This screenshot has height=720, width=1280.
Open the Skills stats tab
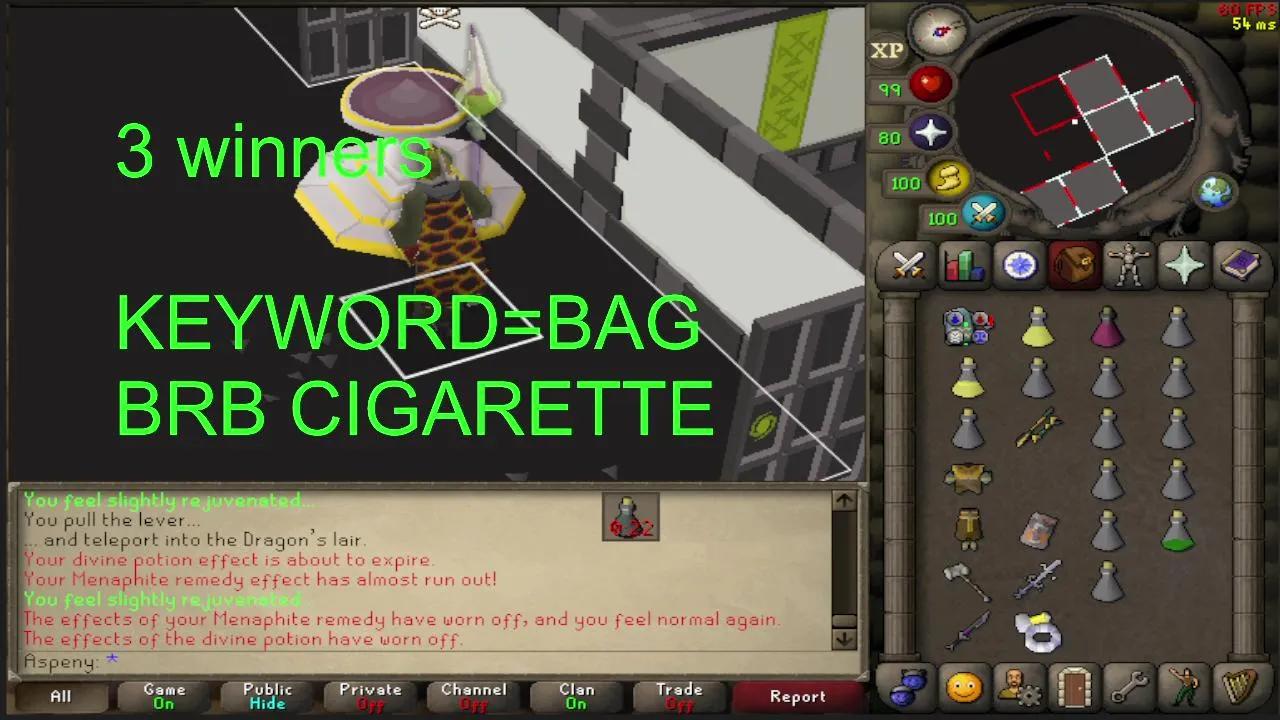pyautogui.click(x=963, y=265)
